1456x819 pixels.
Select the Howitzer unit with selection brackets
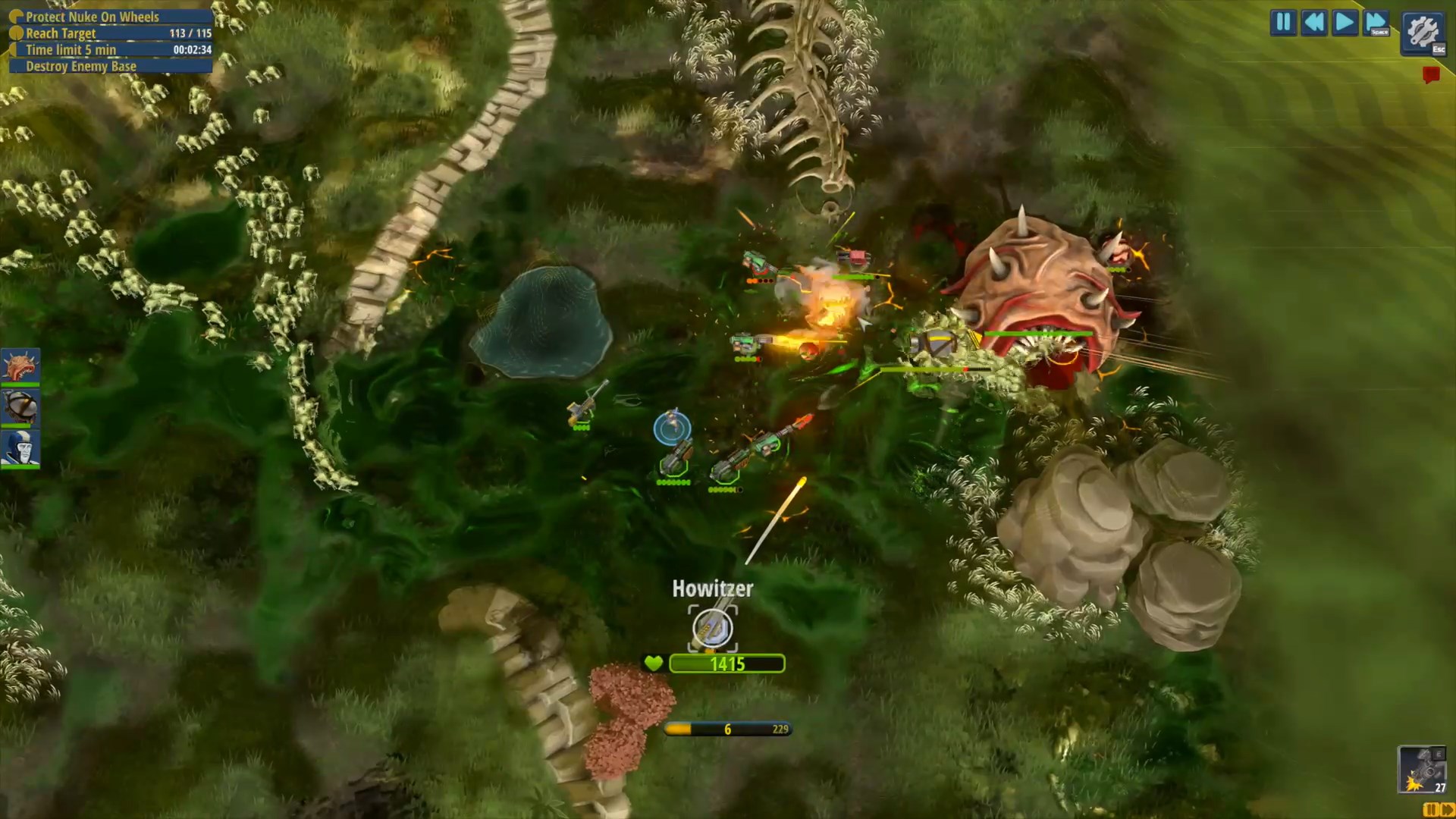point(712,628)
